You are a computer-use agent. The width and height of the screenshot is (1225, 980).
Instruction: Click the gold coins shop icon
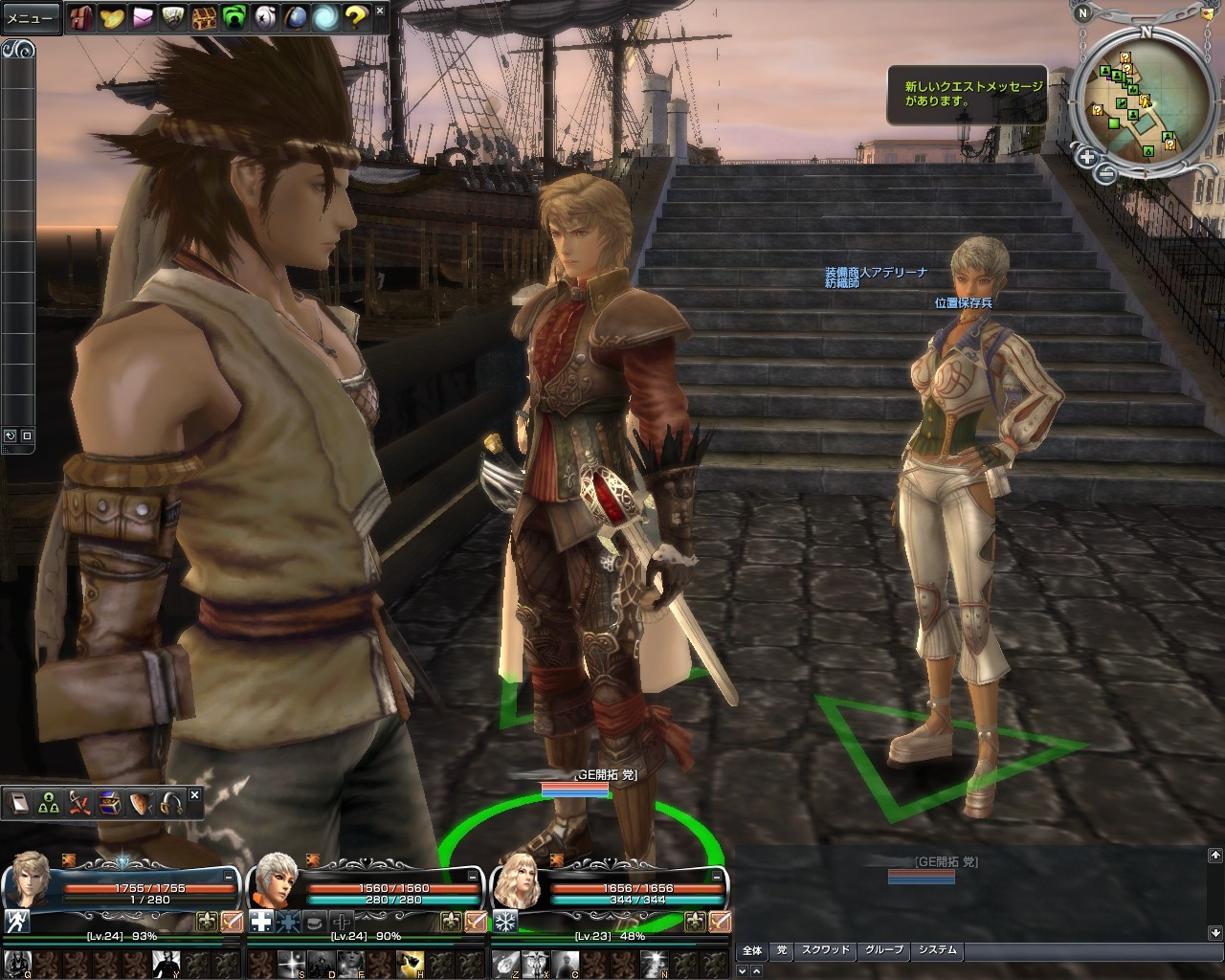pyautogui.click(x=112, y=17)
